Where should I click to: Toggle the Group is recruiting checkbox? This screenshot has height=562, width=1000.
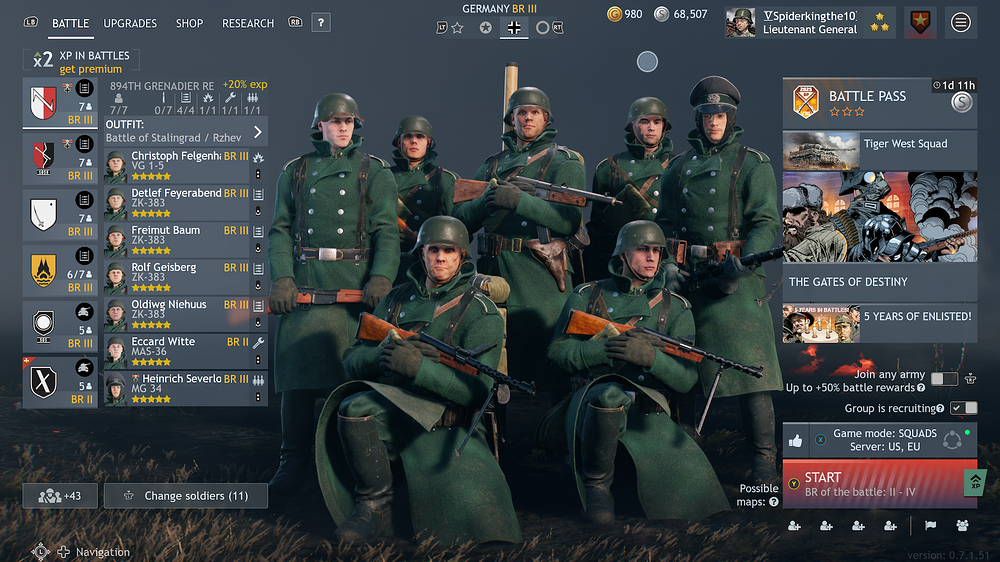click(x=964, y=408)
